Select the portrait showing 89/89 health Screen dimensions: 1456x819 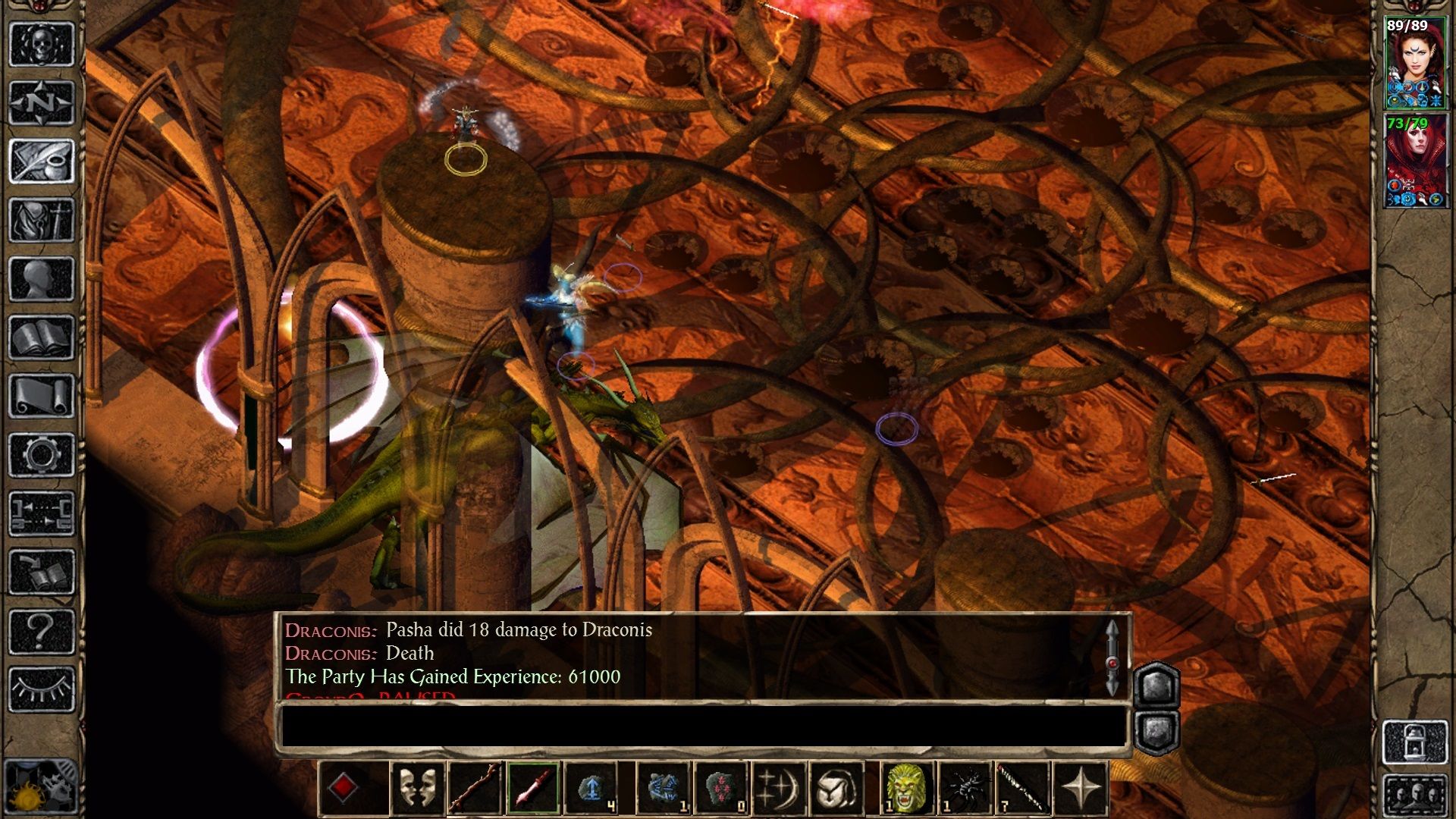click(1417, 61)
